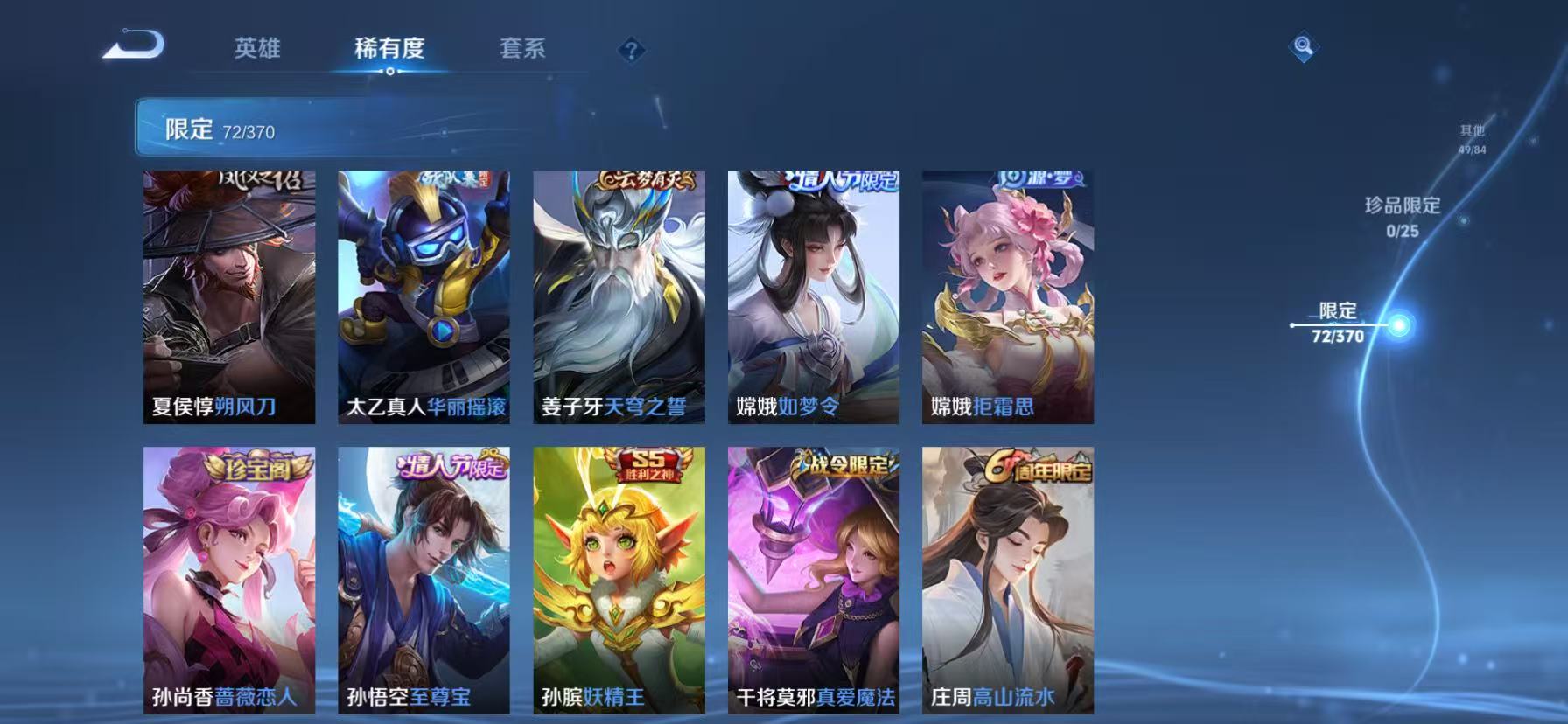Click the question mark help icon
The image size is (1568, 724).
point(629,50)
